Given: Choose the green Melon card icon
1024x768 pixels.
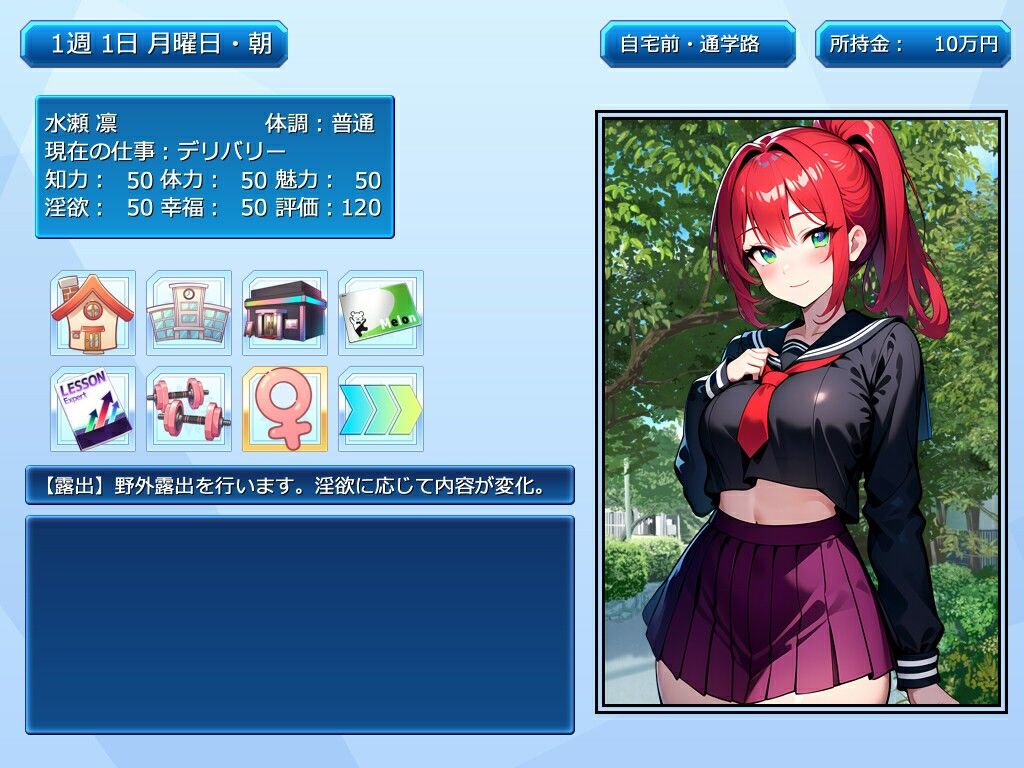Looking at the screenshot, I should [381, 313].
